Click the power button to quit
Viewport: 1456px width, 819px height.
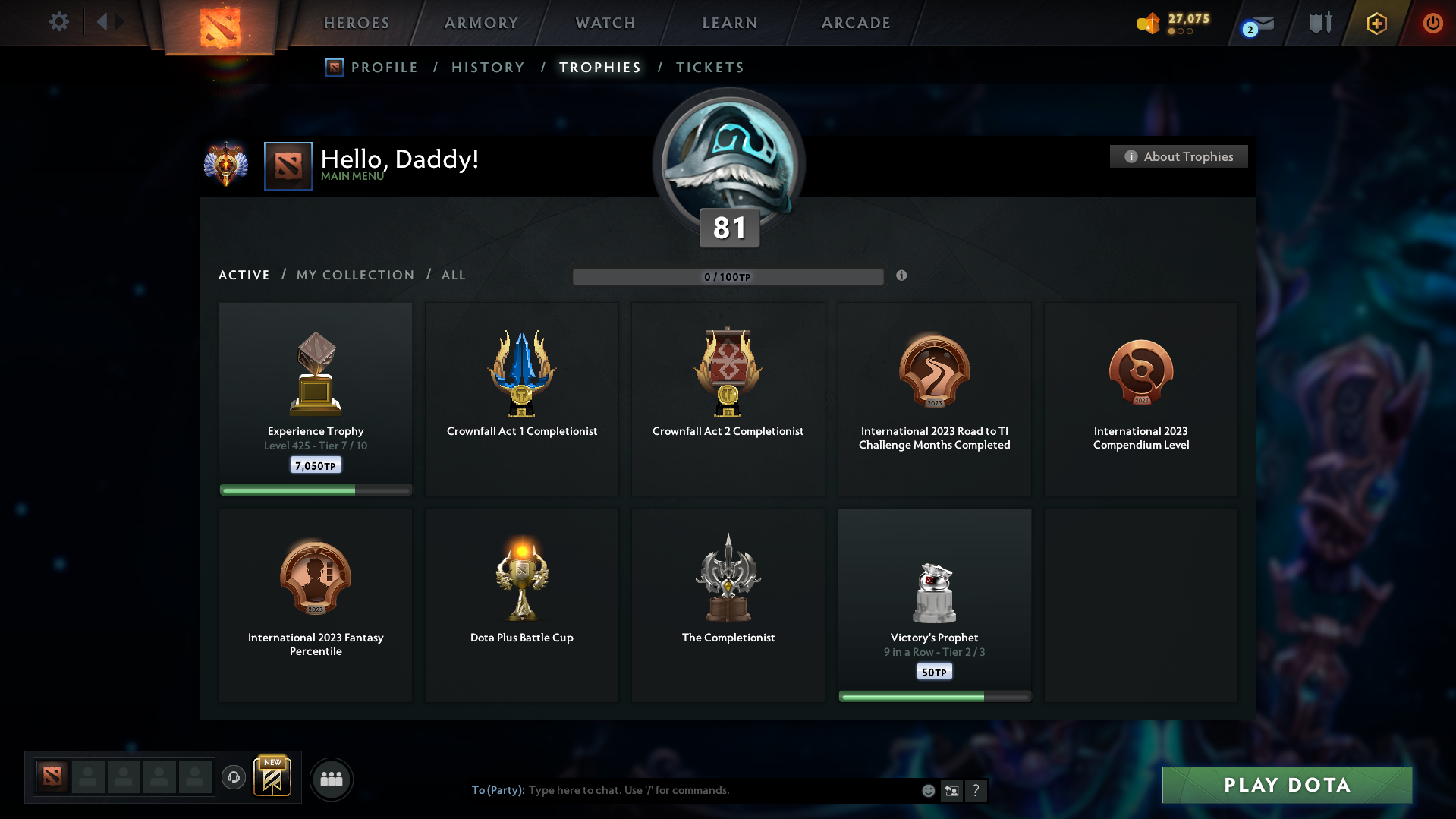pyautogui.click(x=1432, y=23)
